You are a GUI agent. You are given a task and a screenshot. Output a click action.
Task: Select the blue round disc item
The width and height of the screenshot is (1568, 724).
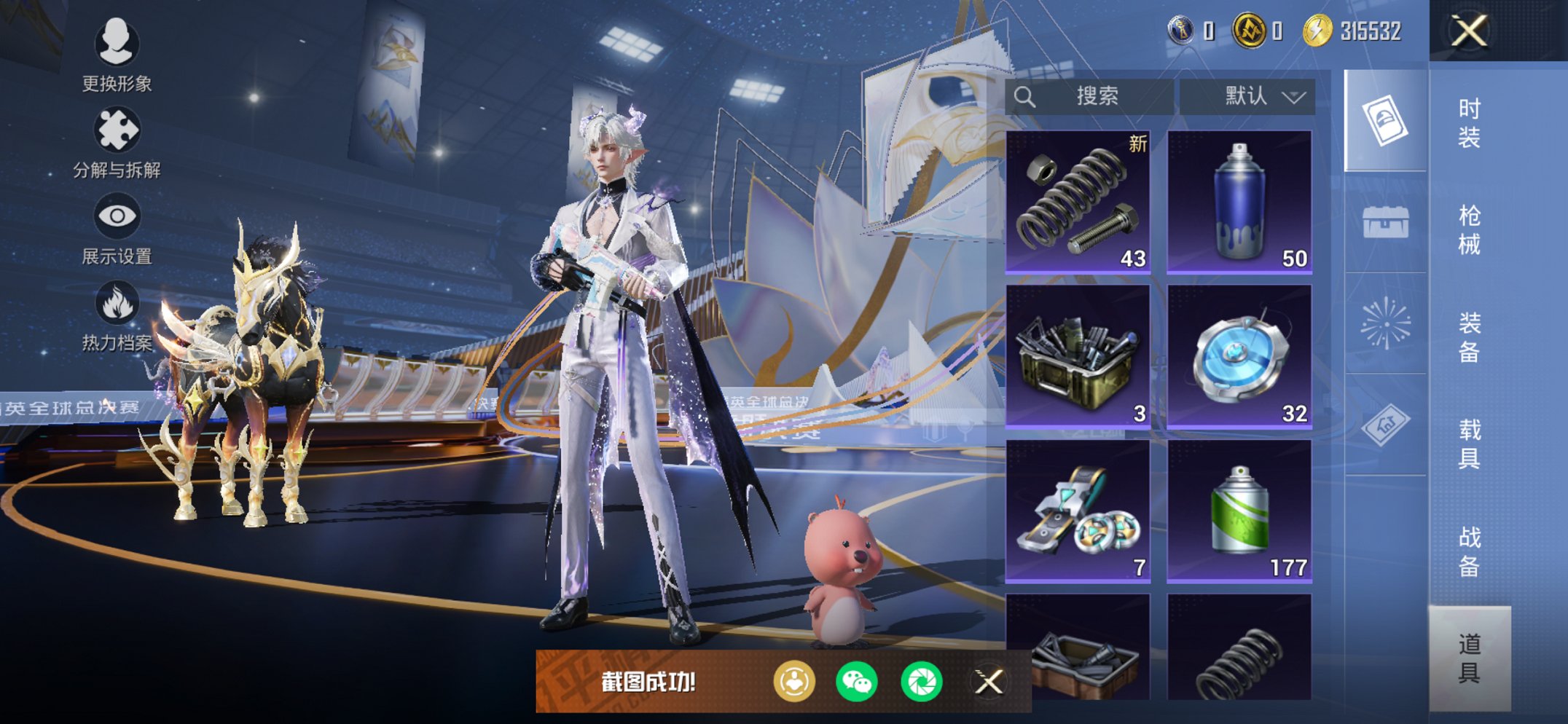(1239, 356)
